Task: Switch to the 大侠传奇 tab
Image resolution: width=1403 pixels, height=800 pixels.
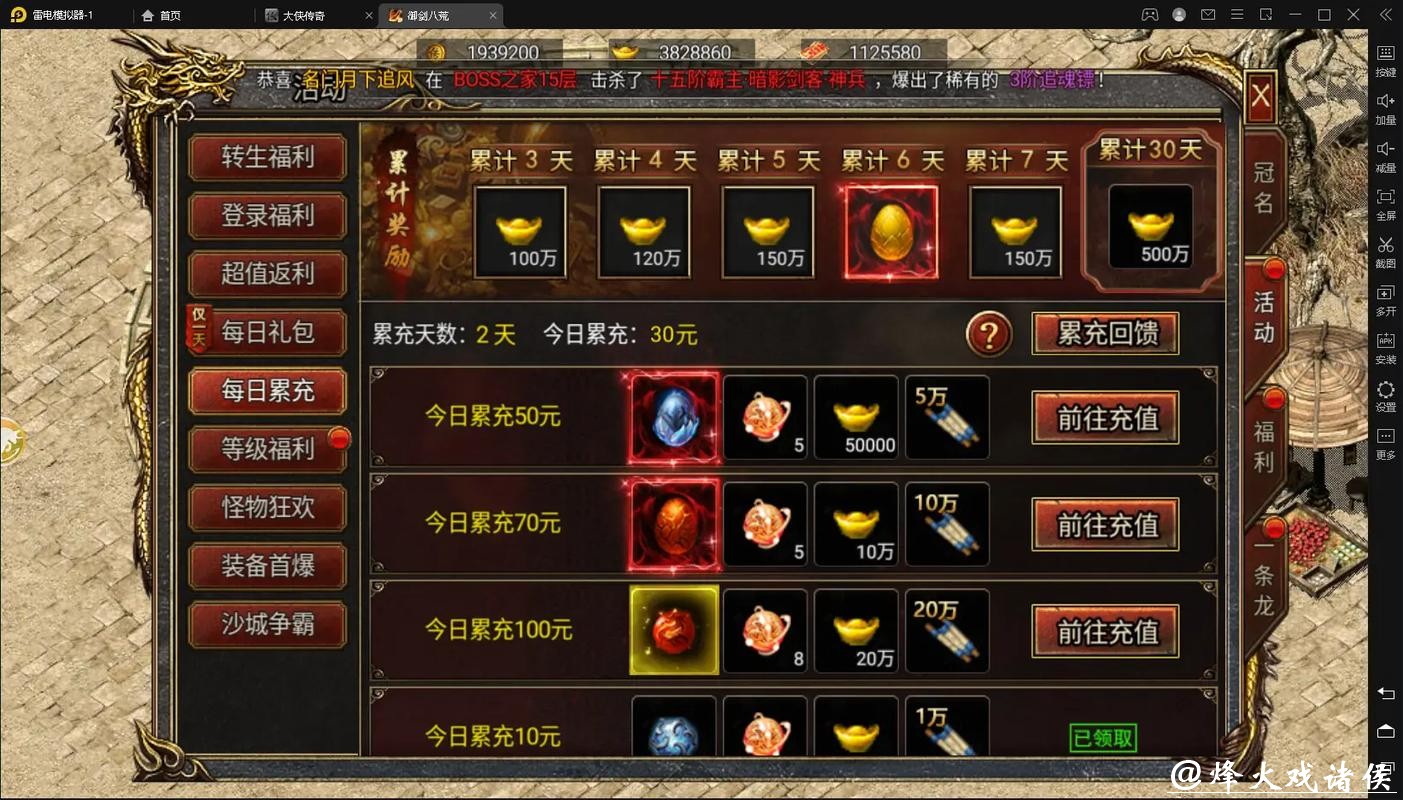Action: click(305, 15)
